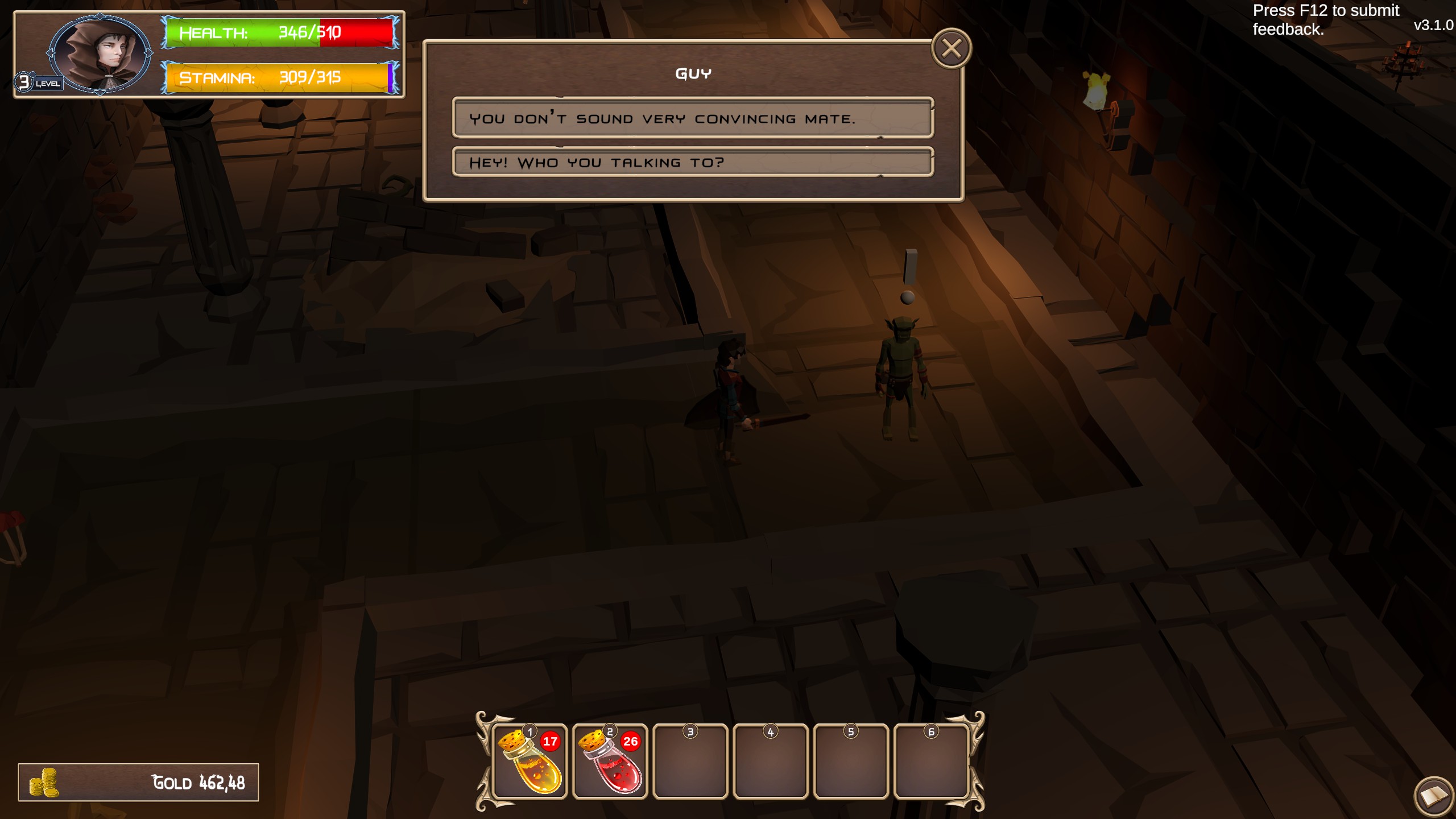This screenshot has height=819, width=1456.
Task: Close the Guy dialogue window
Action: click(951, 48)
